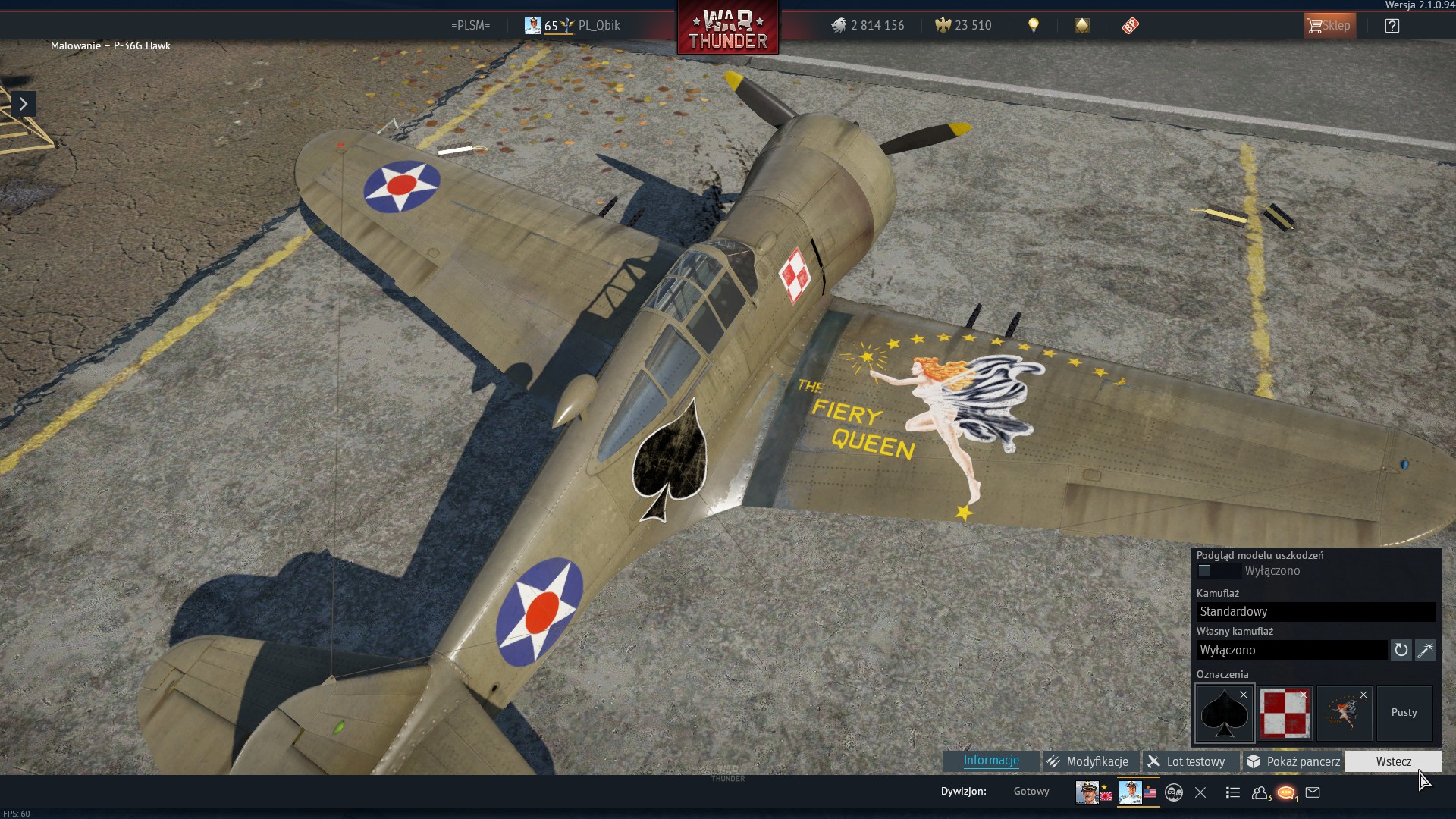Screen dimensions: 1456x819
Task: Open the help question mark icon
Action: (x=1392, y=26)
